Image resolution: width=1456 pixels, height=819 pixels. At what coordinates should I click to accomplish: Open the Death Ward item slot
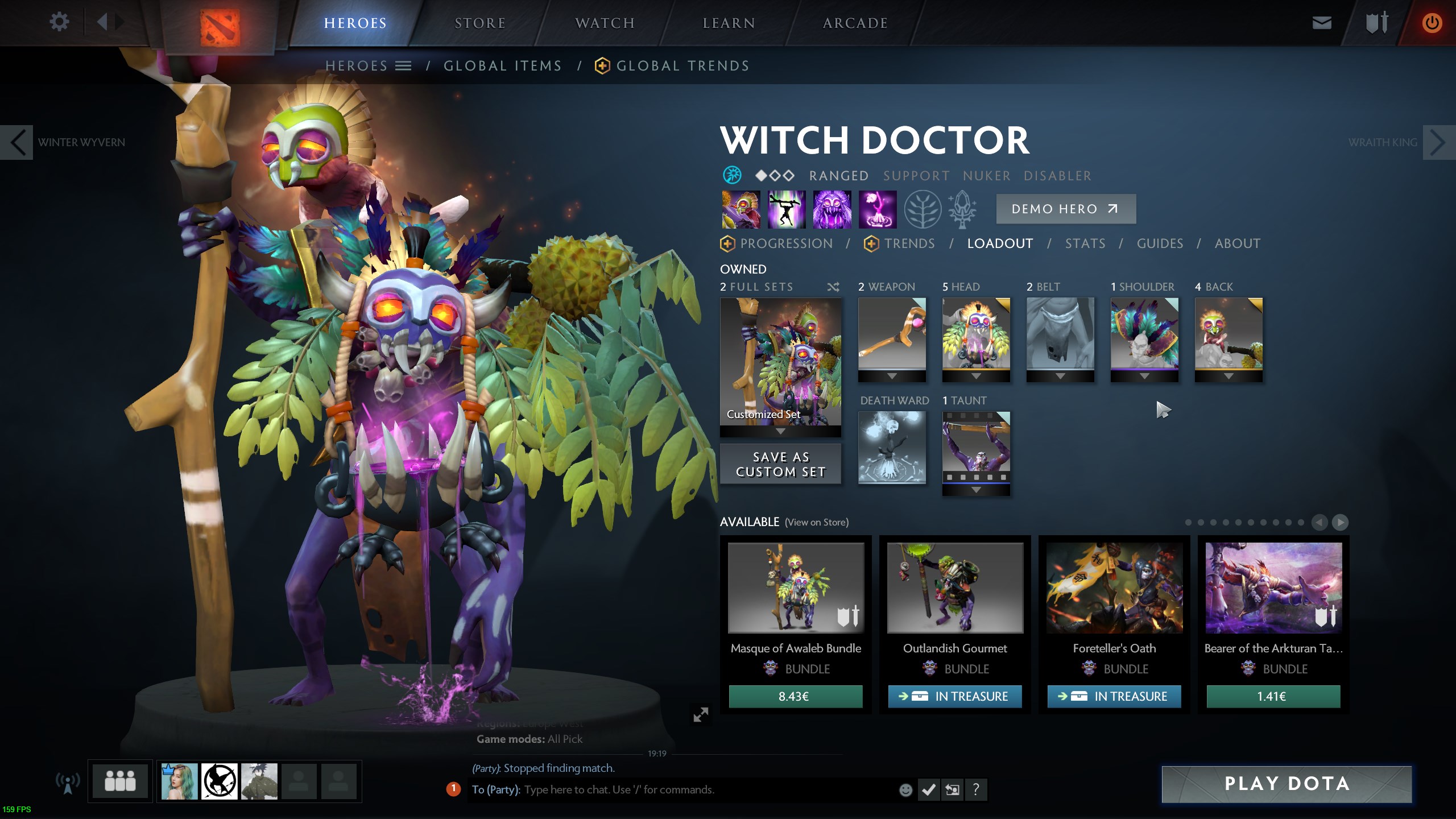(x=892, y=447)
